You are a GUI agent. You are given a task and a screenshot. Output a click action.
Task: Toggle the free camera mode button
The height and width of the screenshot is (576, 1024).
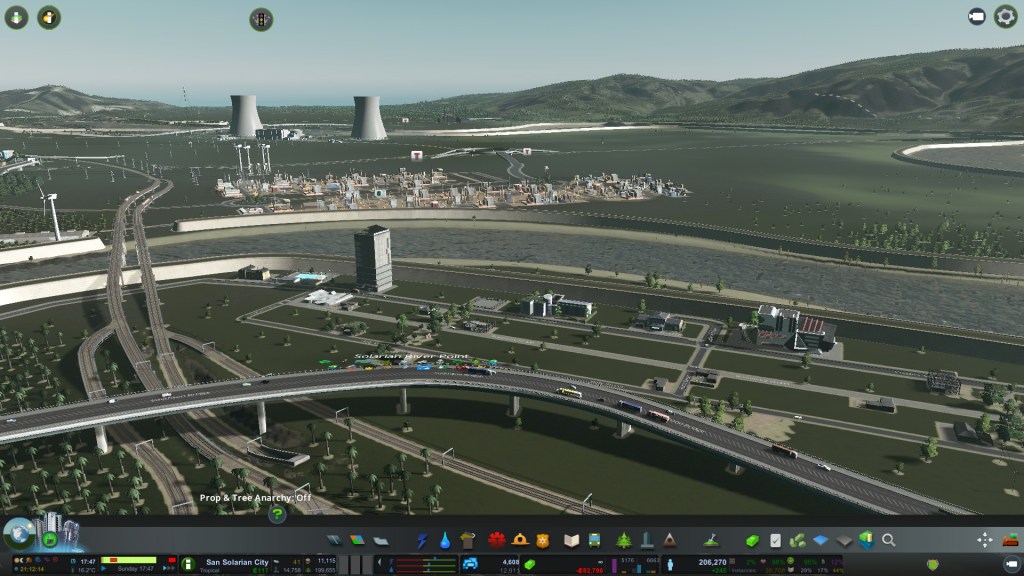(976, 17)
